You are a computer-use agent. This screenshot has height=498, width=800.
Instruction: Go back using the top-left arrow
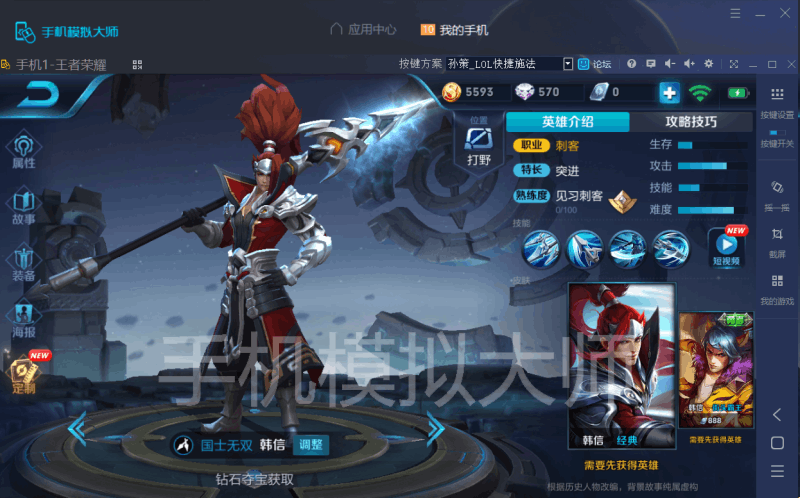[x=38, y=95]
